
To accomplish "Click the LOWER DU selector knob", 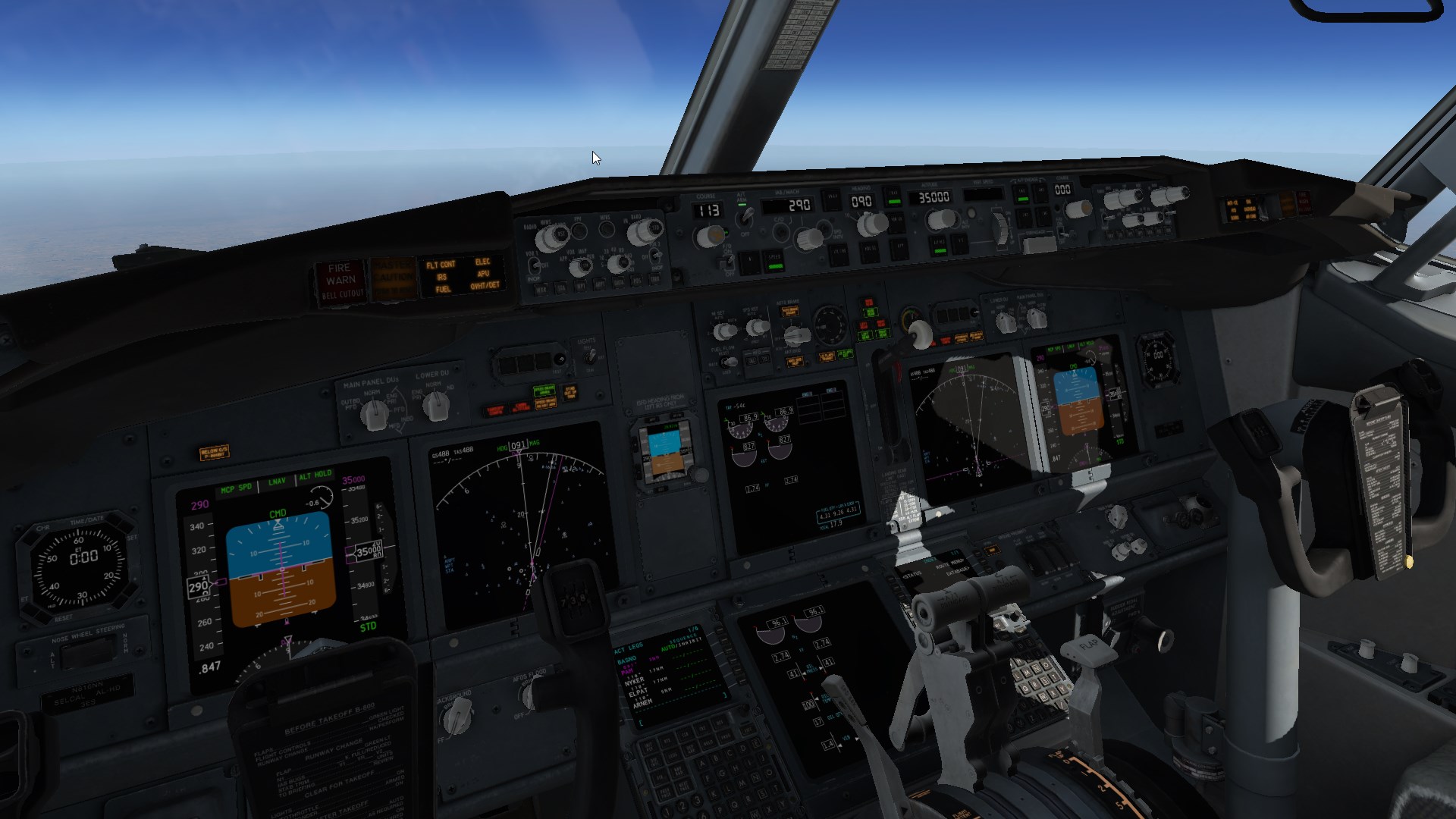I will click(435, 407).
